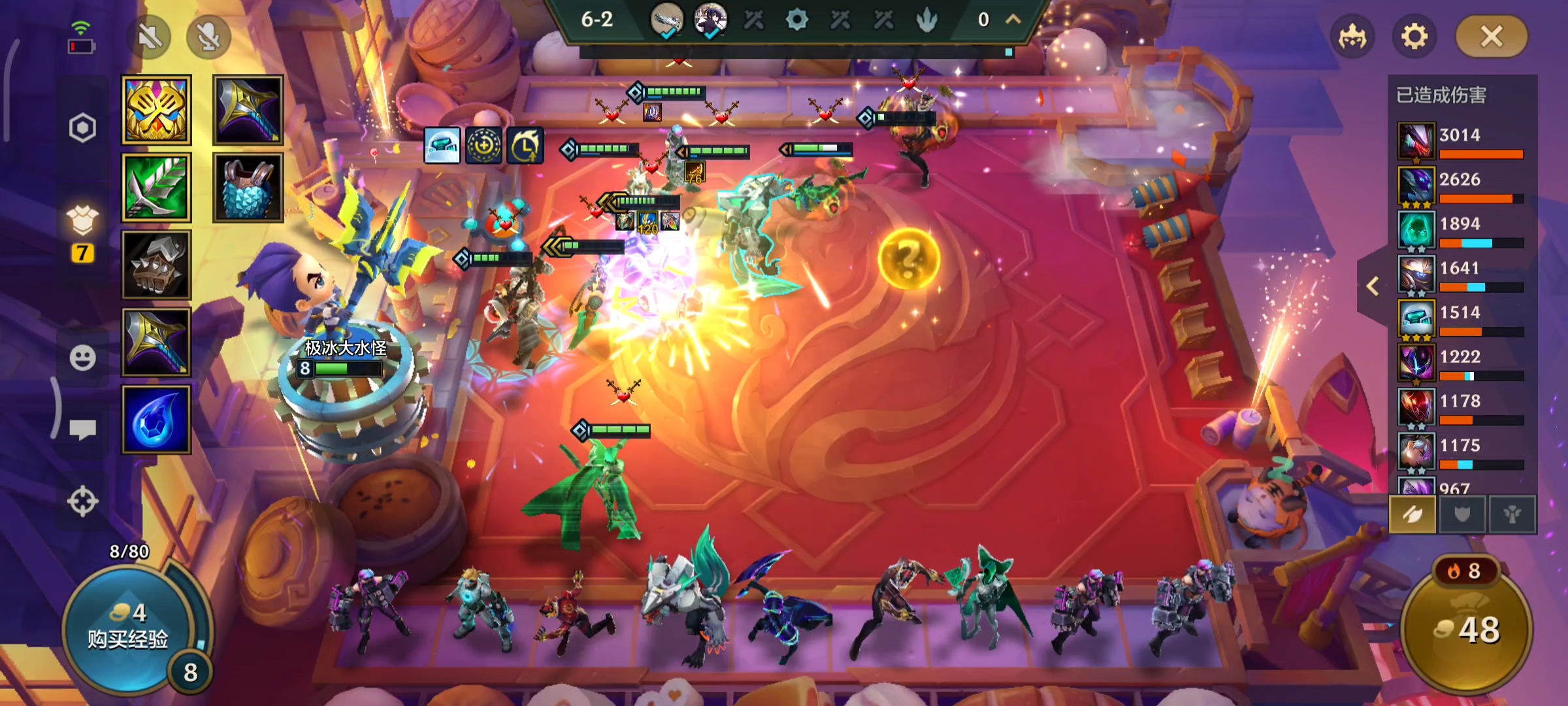Image resolution: width=1568 pixels, height=706 pixels.
Task: Select the golden crown mask item
Action: click(x=157, y=110)
